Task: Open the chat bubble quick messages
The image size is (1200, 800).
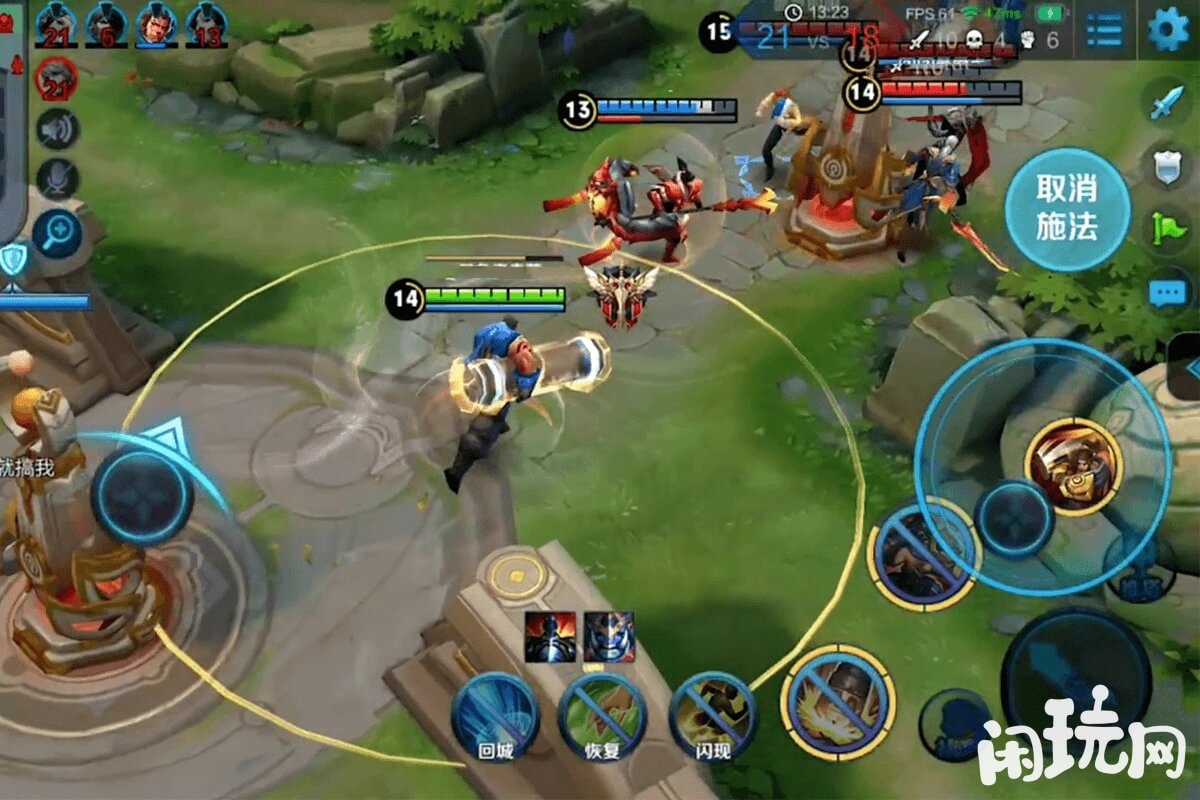Action: pos(1167,293)
